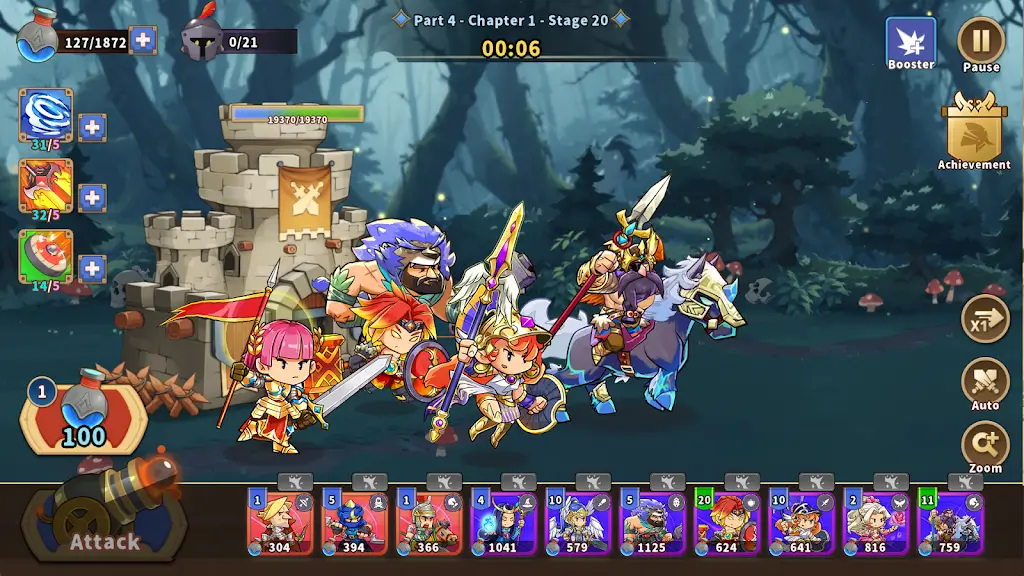Open the Booster menu
The image size is (1024, 576).
911,43
